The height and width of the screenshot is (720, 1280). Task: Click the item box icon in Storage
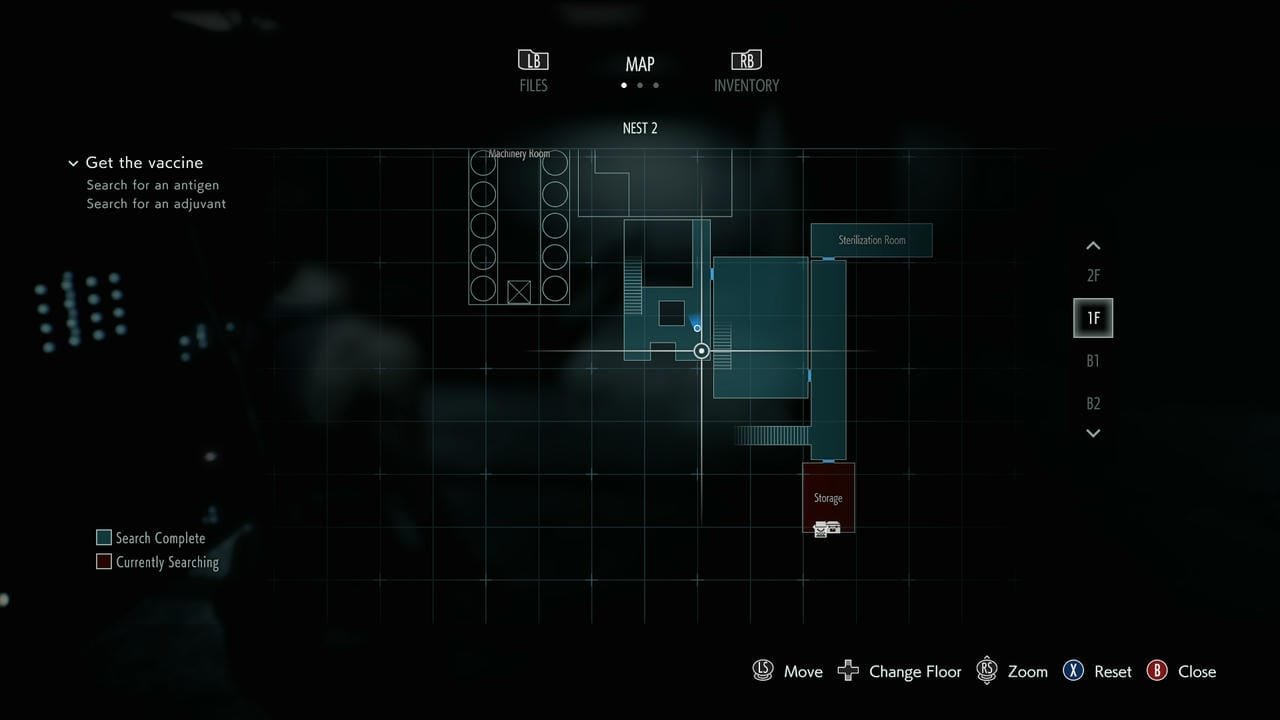pyautogui.click(x=827, y=529)
